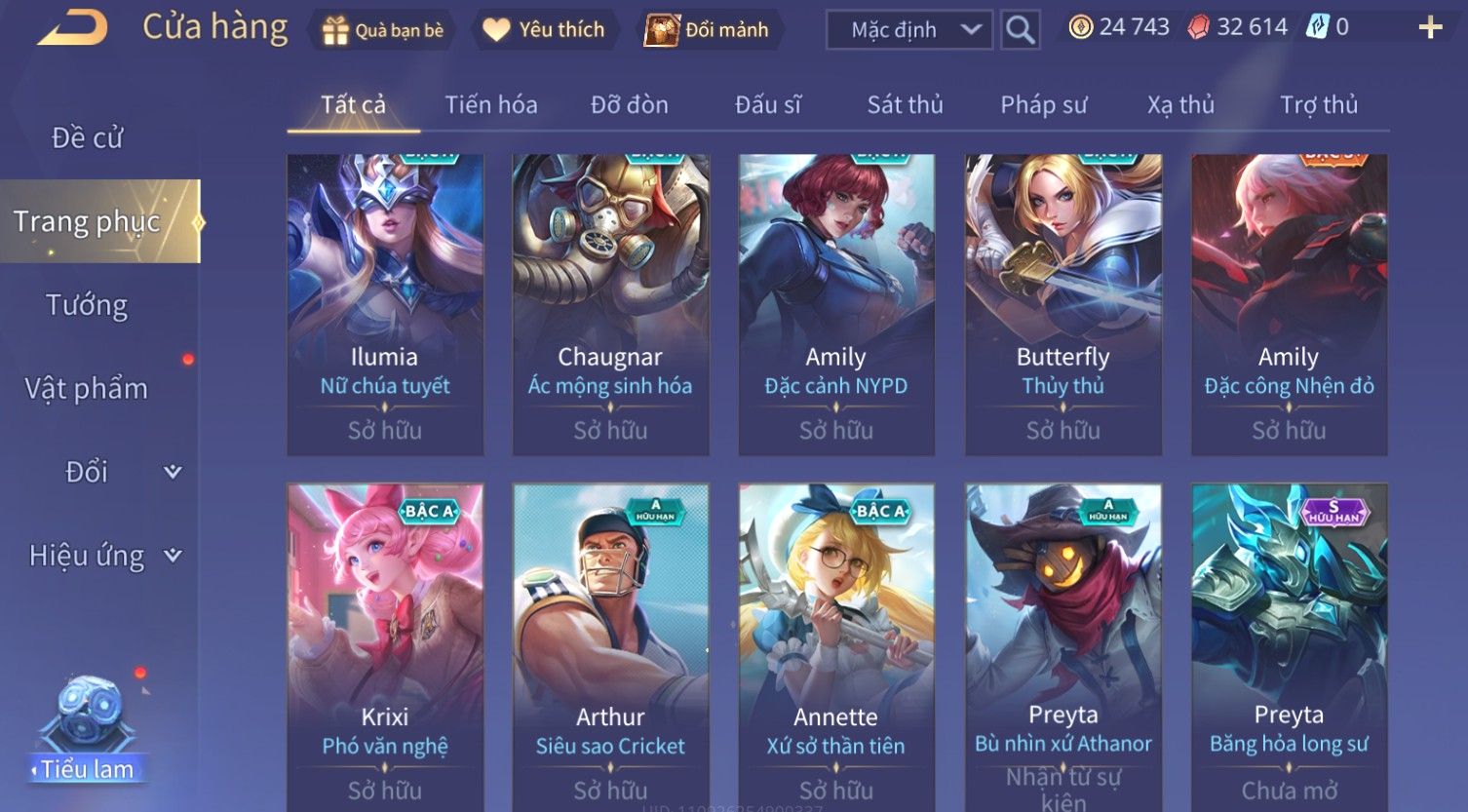1468x812 pixels.
Task: Show the Sát thủ skin category
Action: 905,104
